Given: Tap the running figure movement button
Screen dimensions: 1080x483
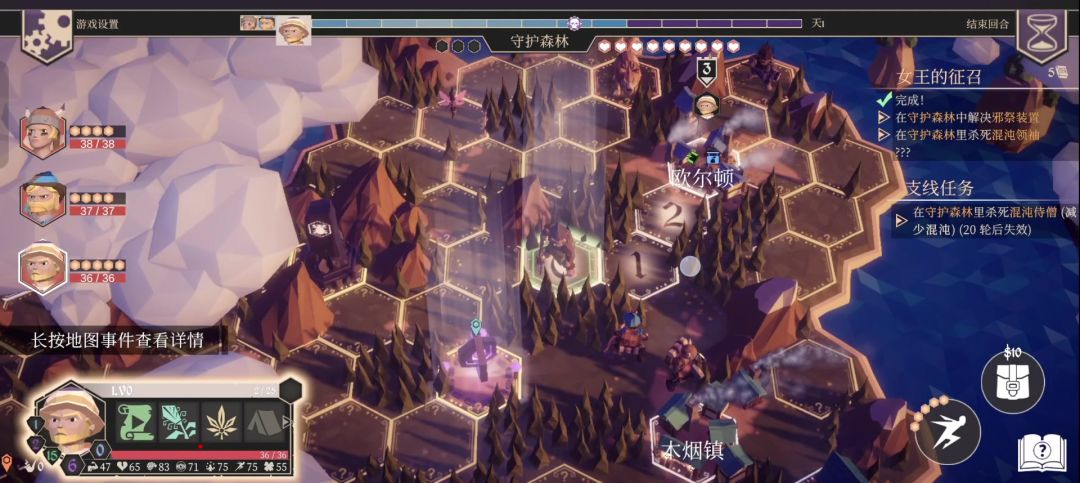Looking at the screenshot, I should [946, 432].
